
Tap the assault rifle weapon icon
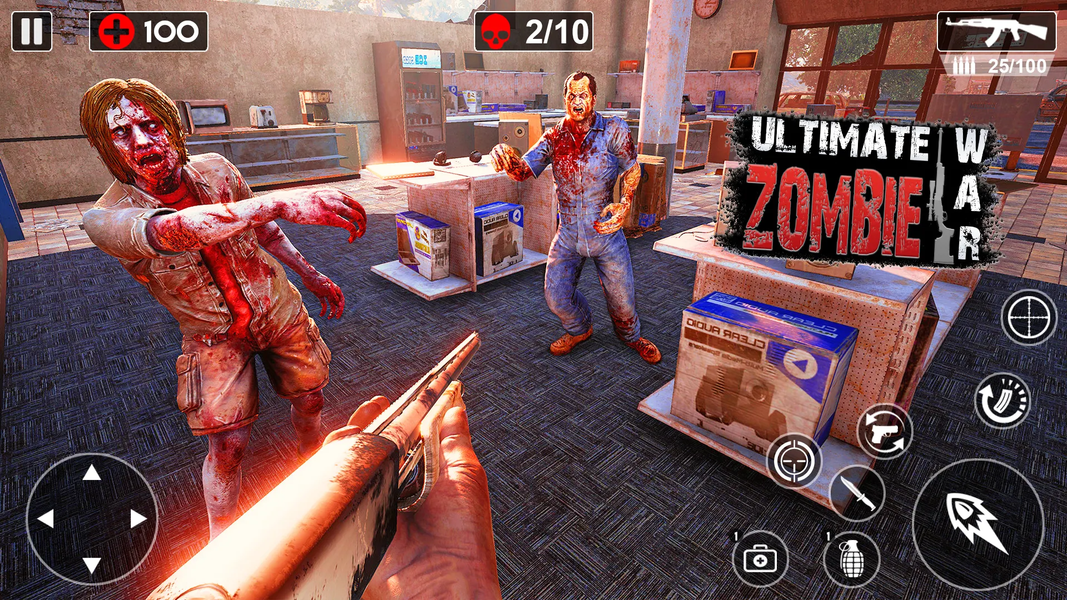coord(996,31)
